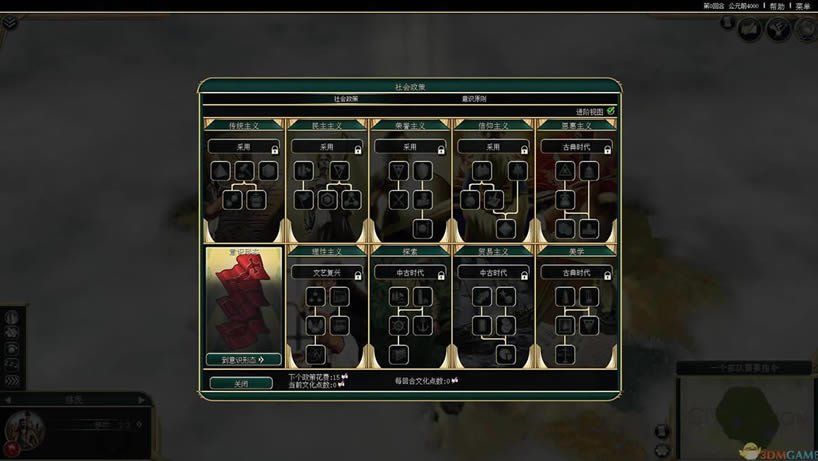Select the locked 文艺复兴 button under 理性主义
The height and width of the screenshot is (461, 818).
tap(327, 272)
